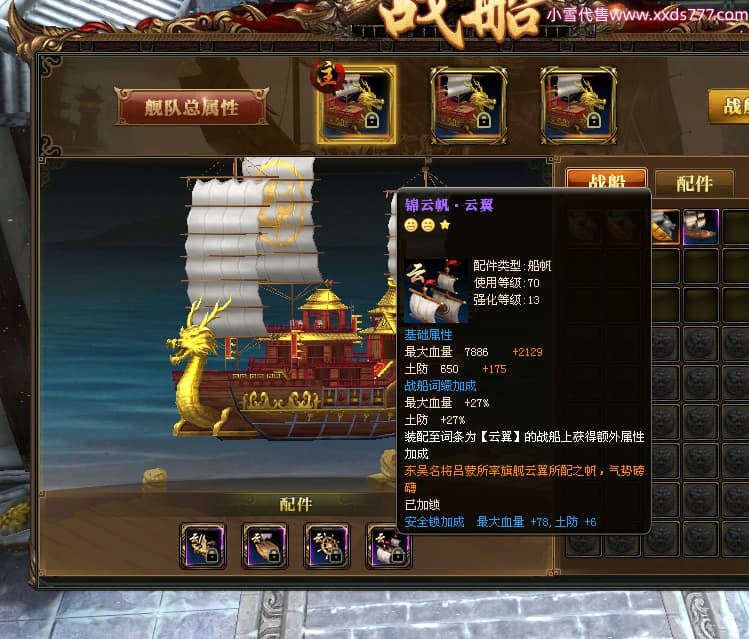Select the equipped steering wheel accessory slot
Image resolution: width=749 pixels, height=639 pixels.
(x=327, y=546)
